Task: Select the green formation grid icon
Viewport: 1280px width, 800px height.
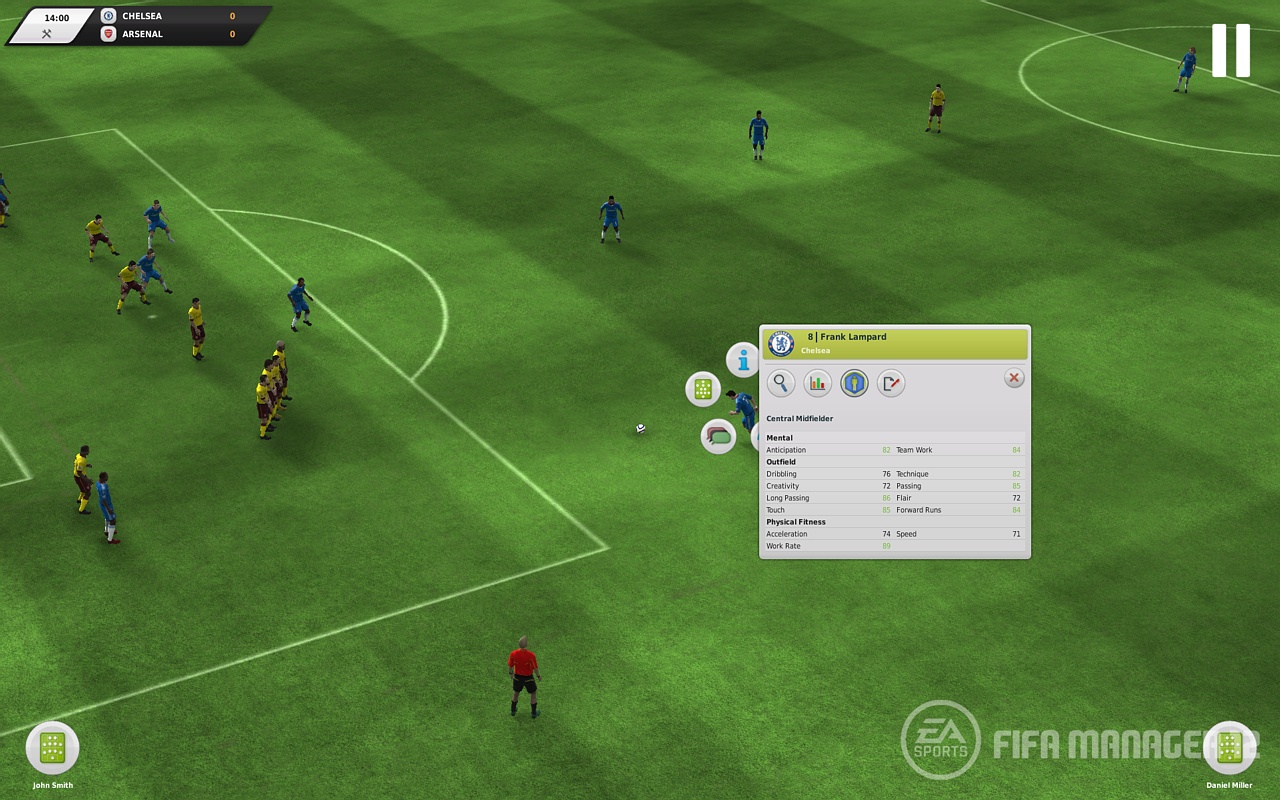Action: (703, 388)
